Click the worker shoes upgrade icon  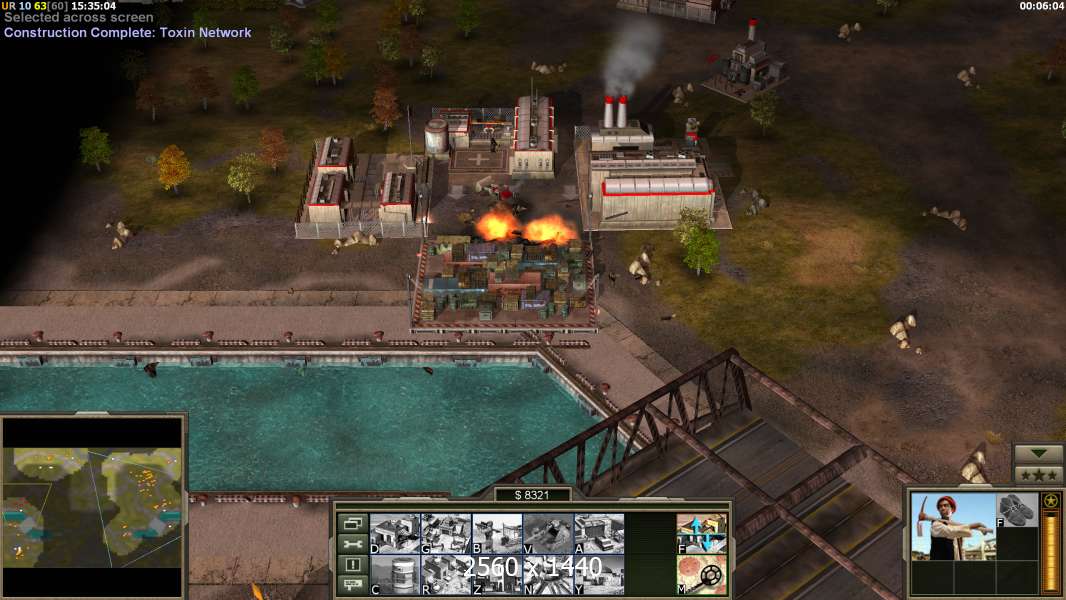coord(1017,510)
